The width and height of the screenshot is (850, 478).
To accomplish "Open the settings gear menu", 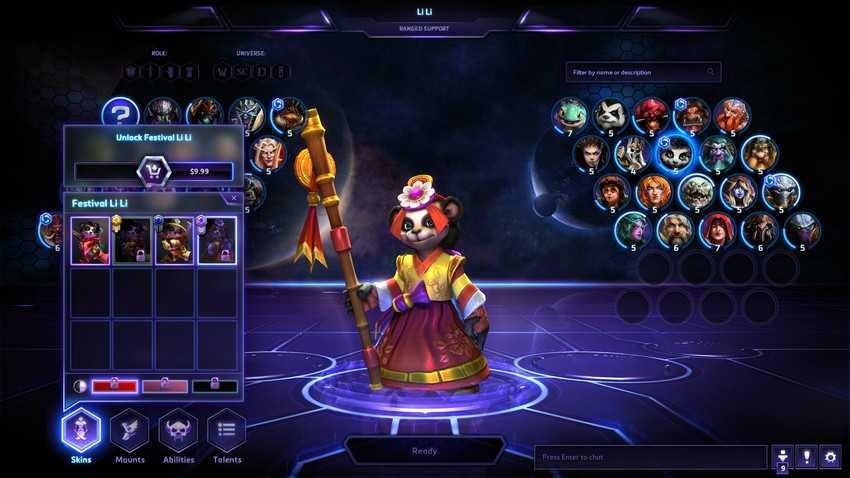I will coord(830,457).
